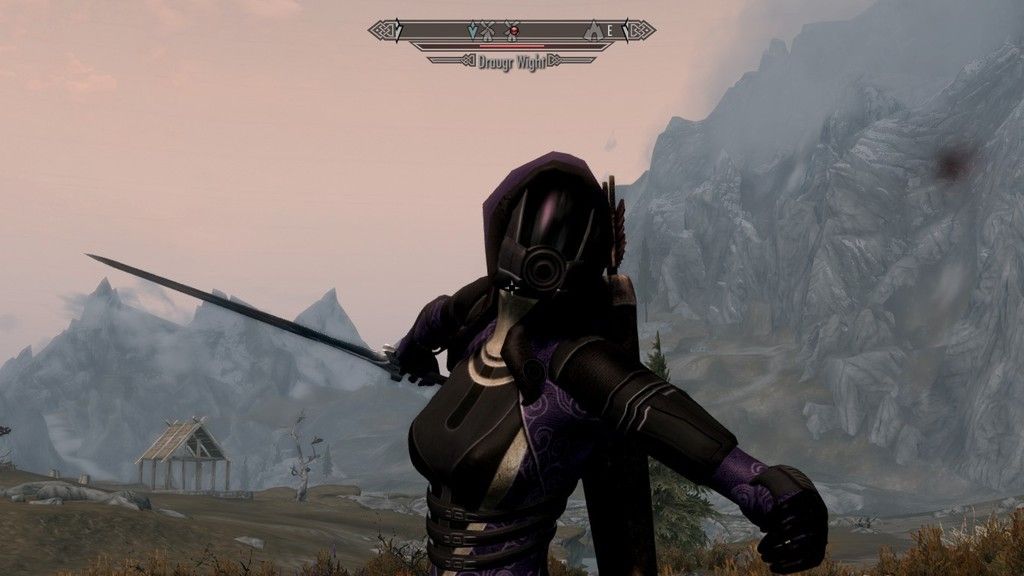Click the red enemy dot on the compass
The image size is (1024, 576).
tap(512, 31)
